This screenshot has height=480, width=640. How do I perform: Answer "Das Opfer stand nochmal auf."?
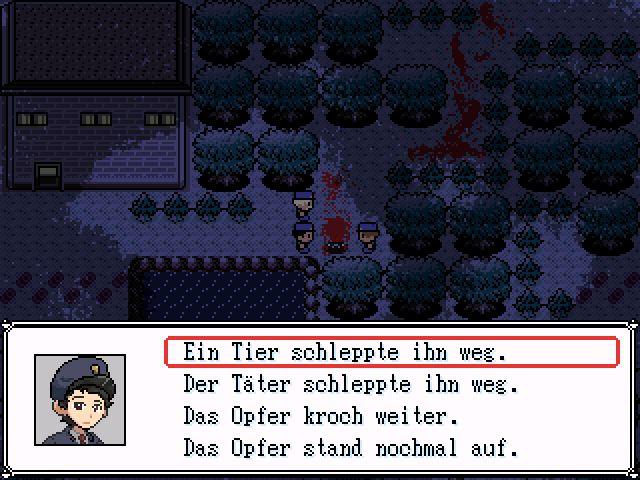[351, 447]
